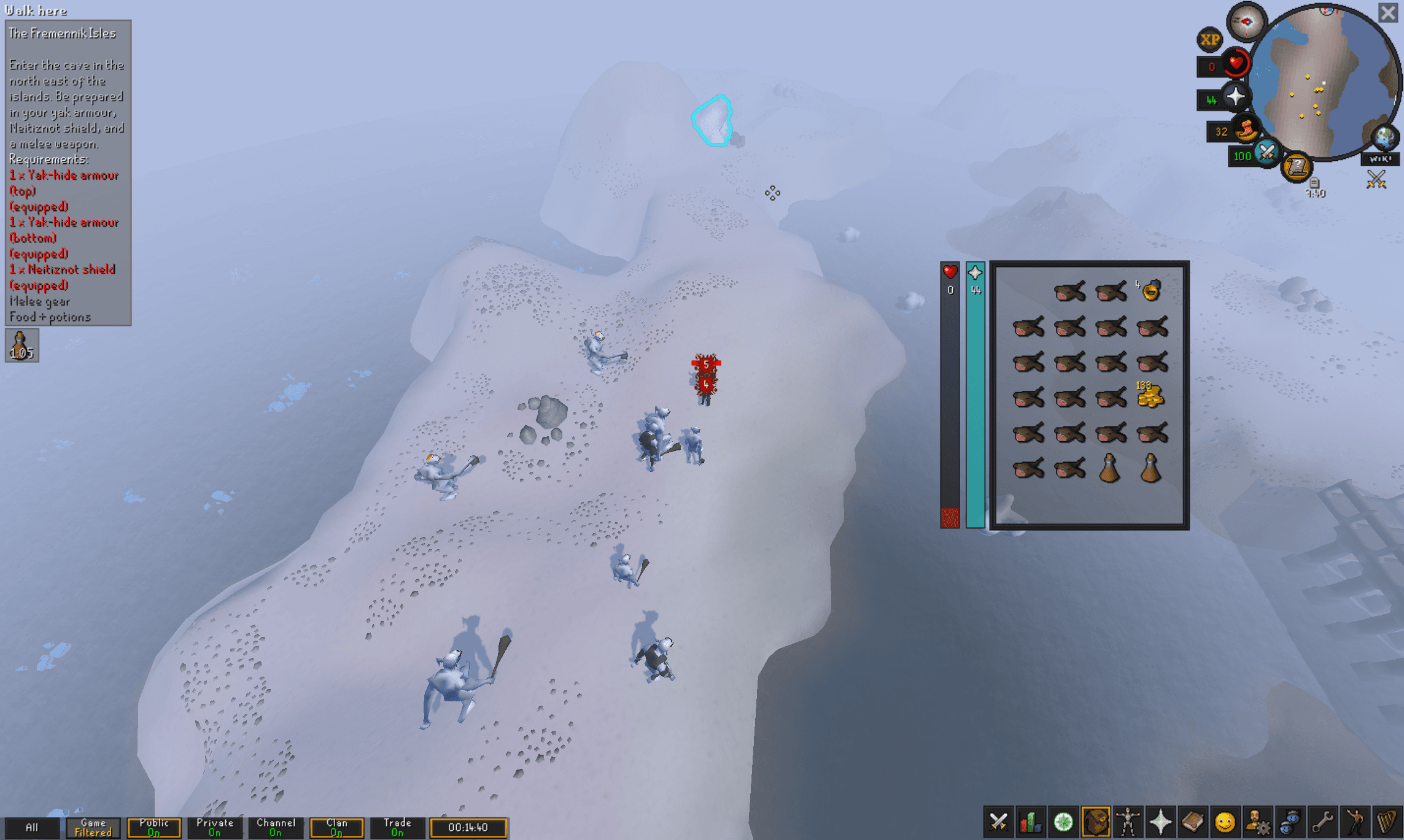The width and height of the screenshot is (1404, 840).
Task: Open the Quest List tab
Action: pyautogui.click(x=1063, y=822)
